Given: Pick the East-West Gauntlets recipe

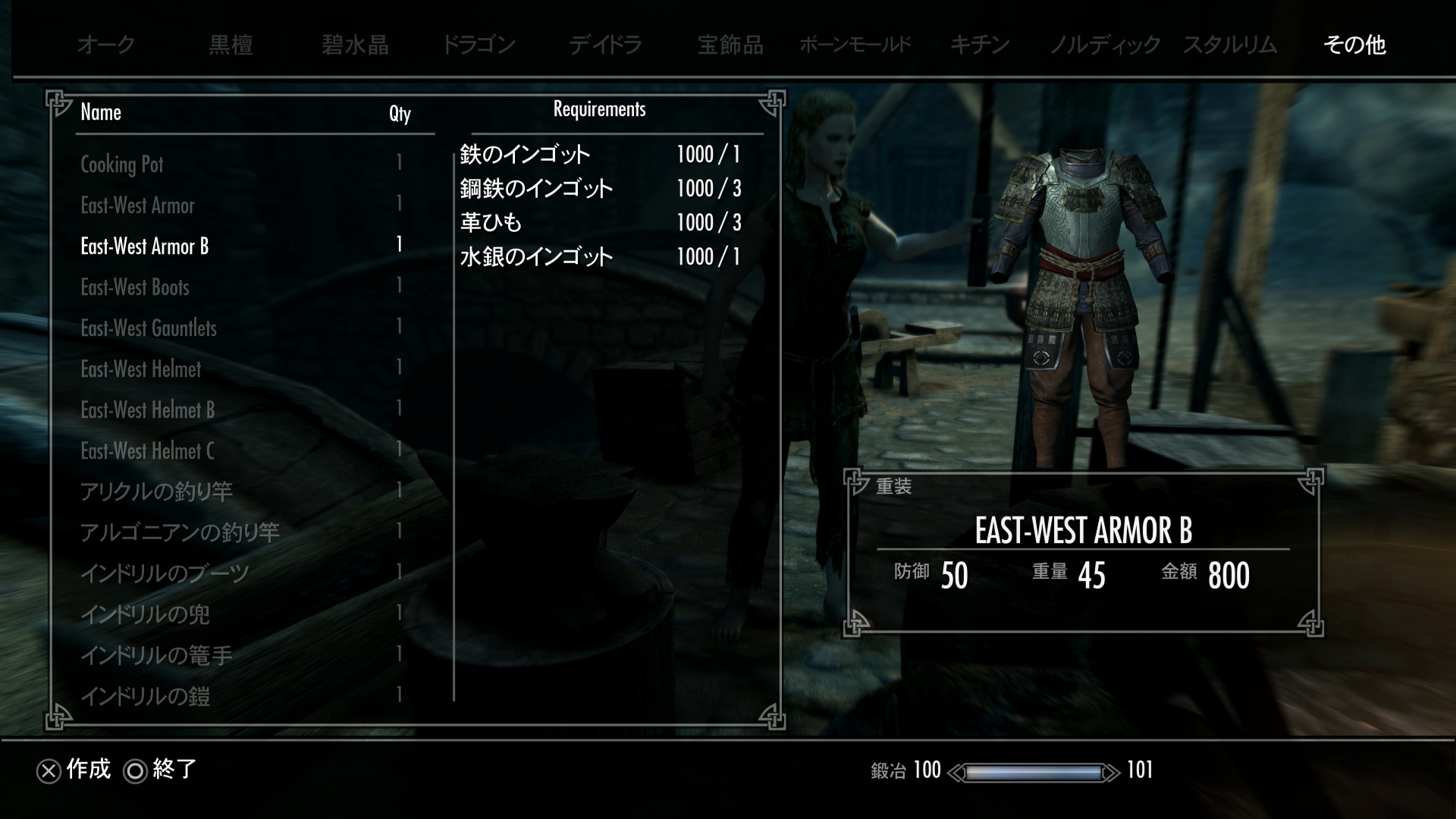Looking at the screenshot, I should 149,328.
